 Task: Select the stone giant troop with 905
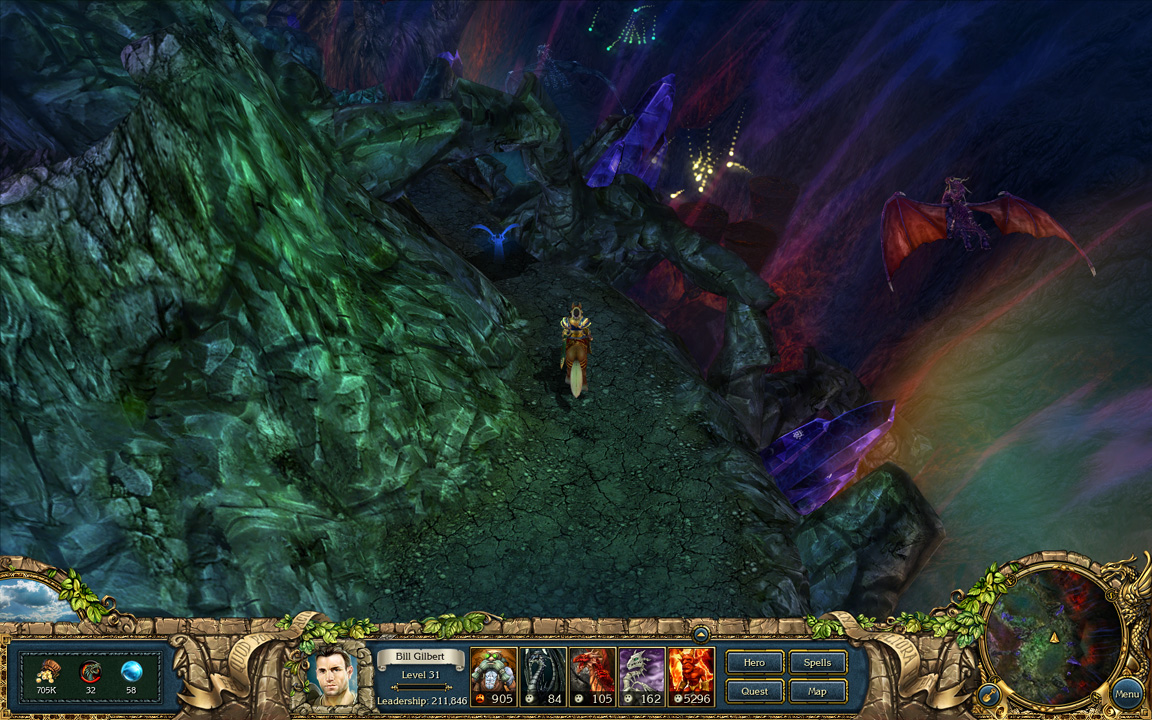[494, 676]
